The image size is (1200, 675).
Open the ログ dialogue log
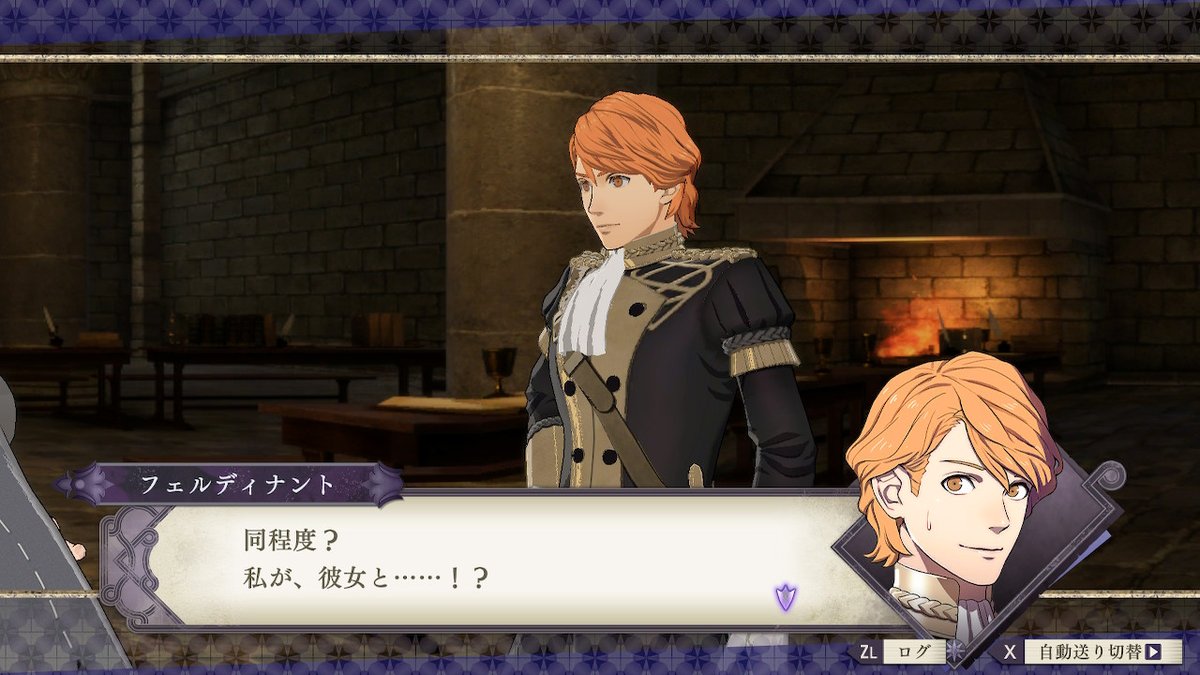pyautogui.click(x=912, y=652)
